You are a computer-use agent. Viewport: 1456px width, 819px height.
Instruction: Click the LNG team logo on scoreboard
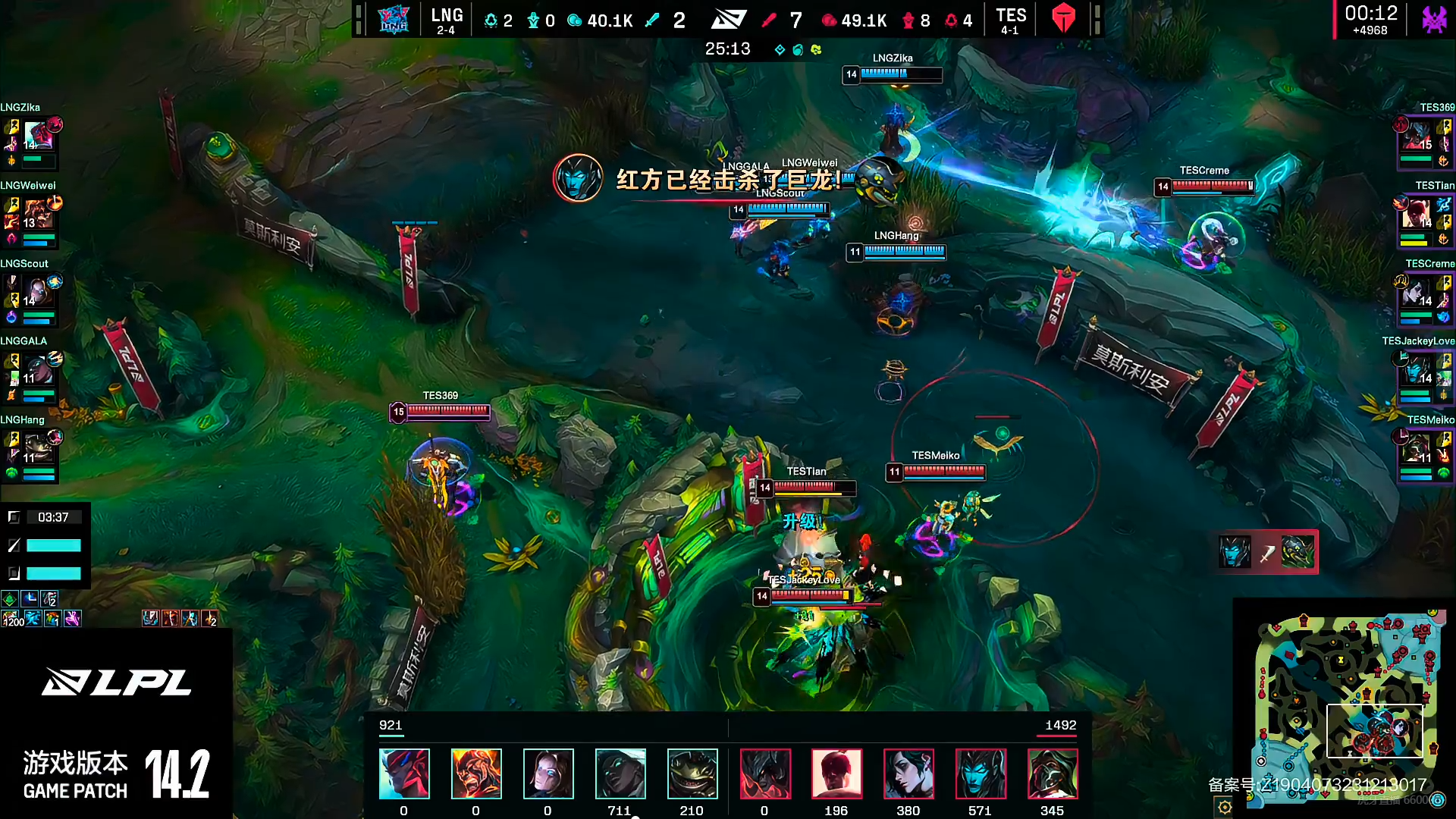(394, 19)
